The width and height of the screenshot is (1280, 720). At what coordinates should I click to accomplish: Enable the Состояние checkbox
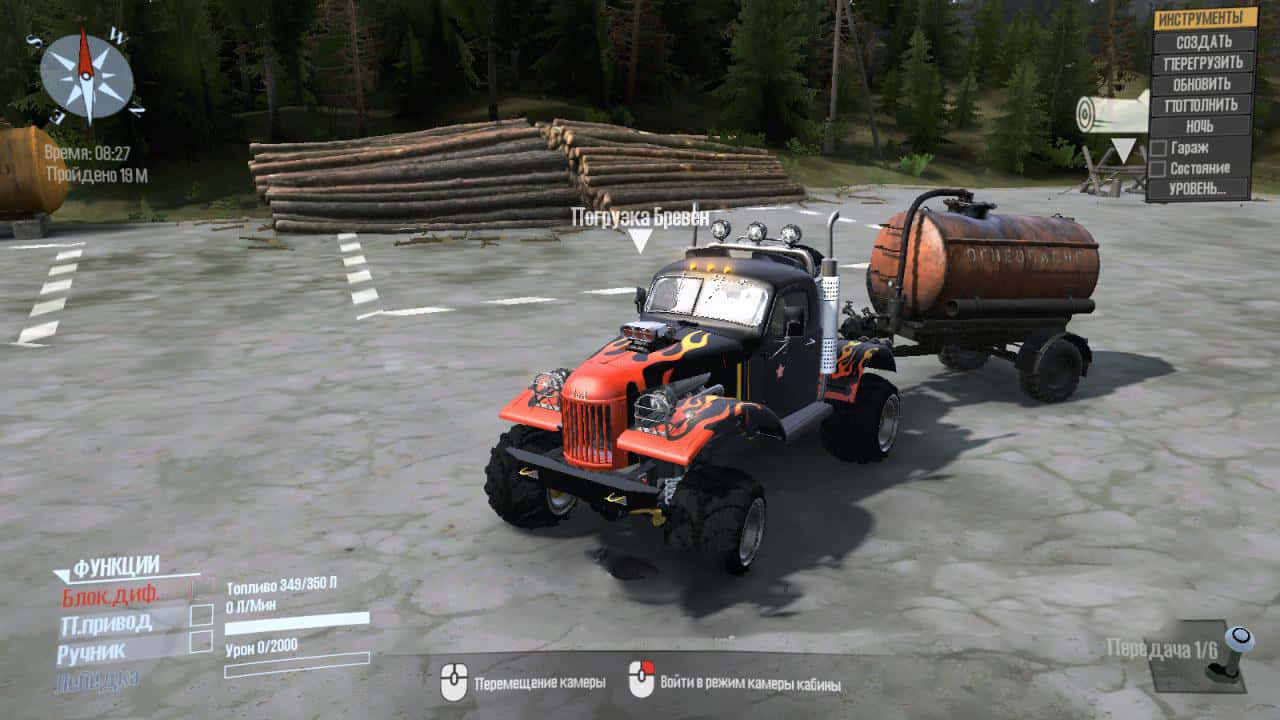1159,168
